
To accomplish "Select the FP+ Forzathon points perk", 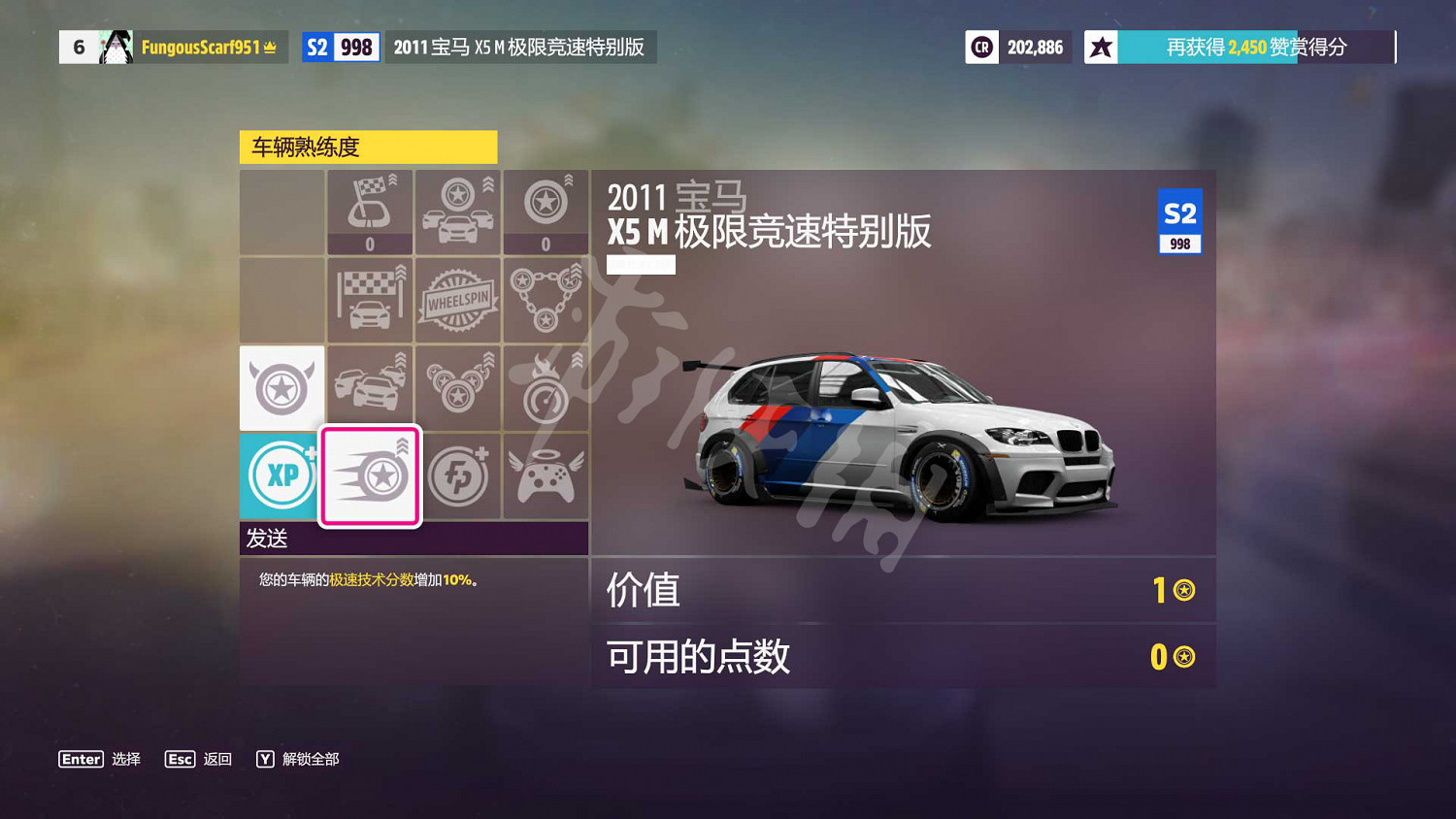I will (x=458, y=475).
